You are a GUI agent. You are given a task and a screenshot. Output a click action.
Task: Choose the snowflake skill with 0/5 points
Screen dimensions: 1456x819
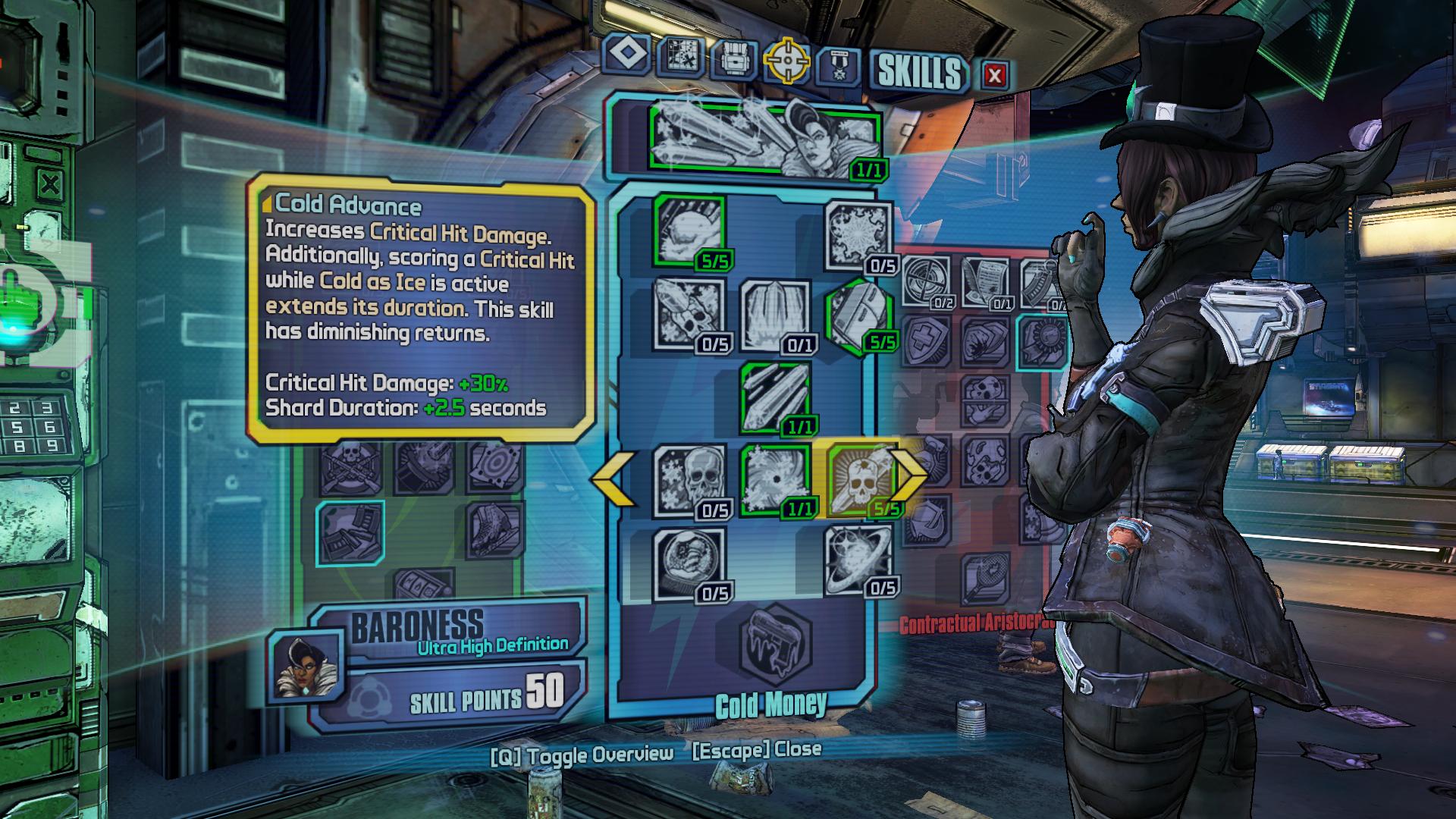858,234
